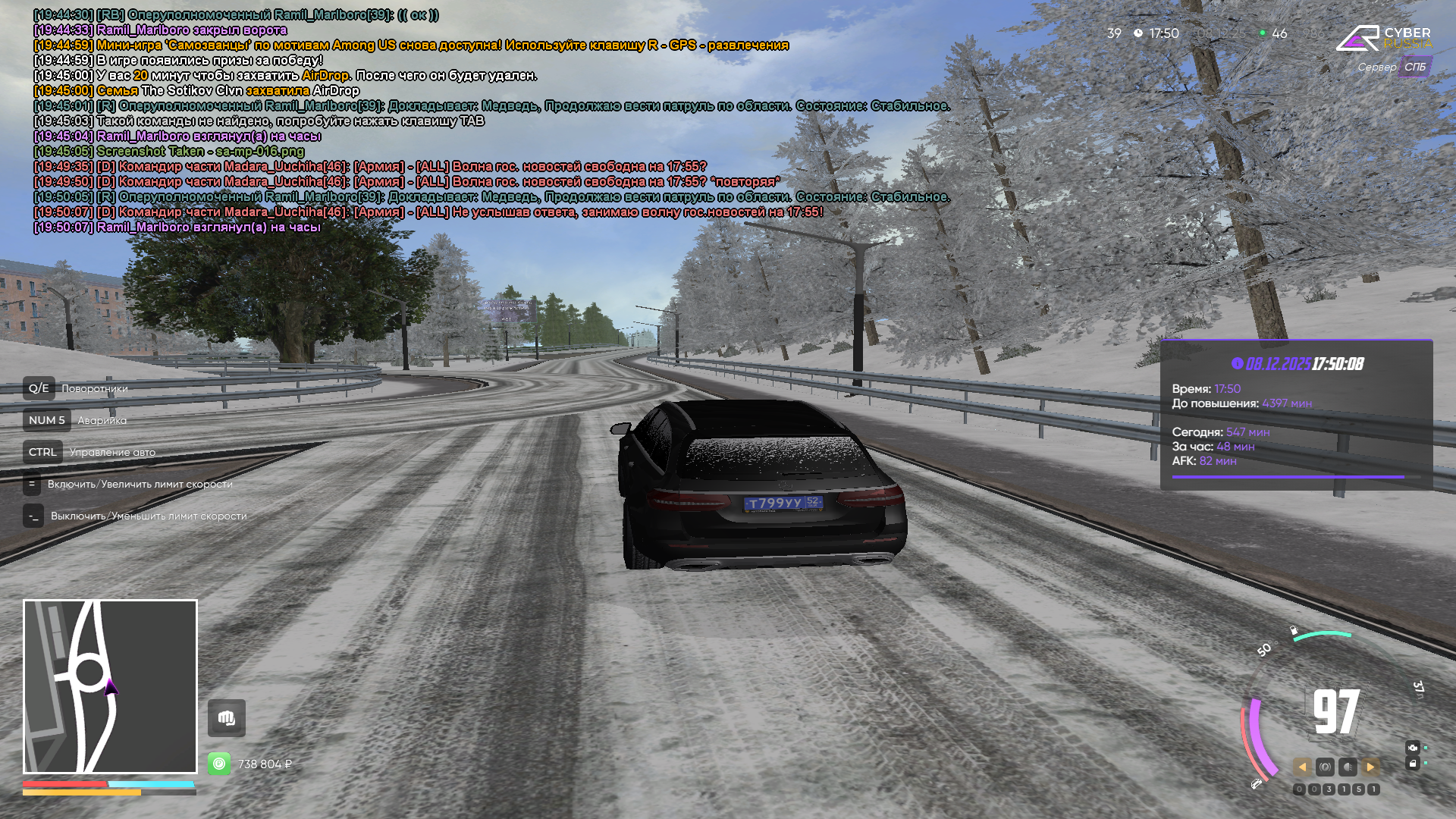Toggle the engine status icon
The width and height of the screenshot is (1456, 819).
click(1413, 748)
